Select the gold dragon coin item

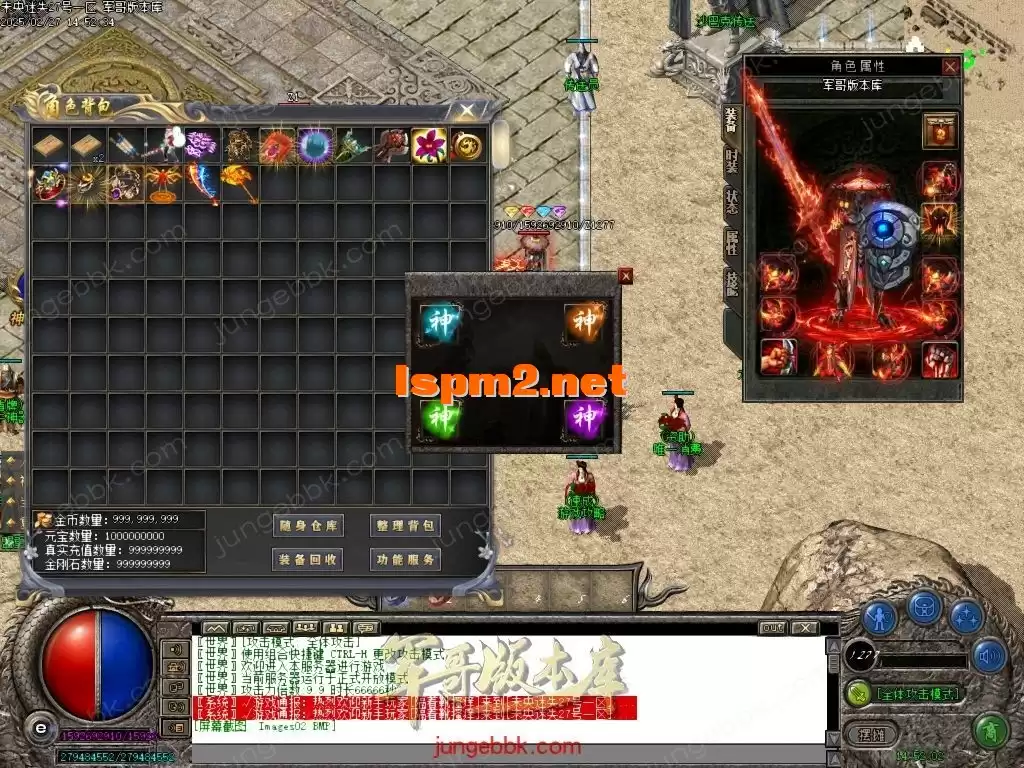(x=468, y=146)
